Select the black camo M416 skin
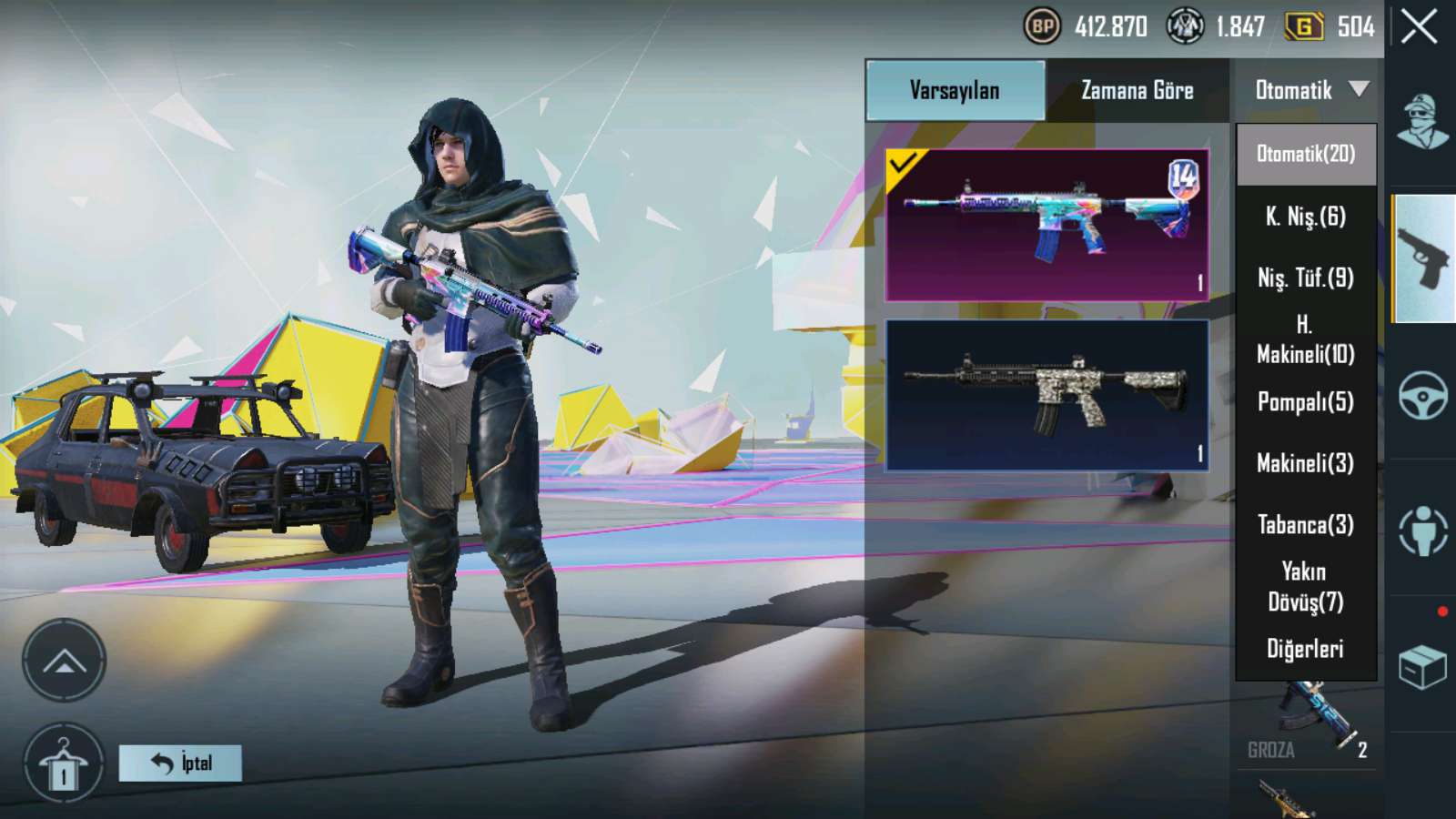The height and width of the screenshot is (819, 1456). coord(1046,395)
